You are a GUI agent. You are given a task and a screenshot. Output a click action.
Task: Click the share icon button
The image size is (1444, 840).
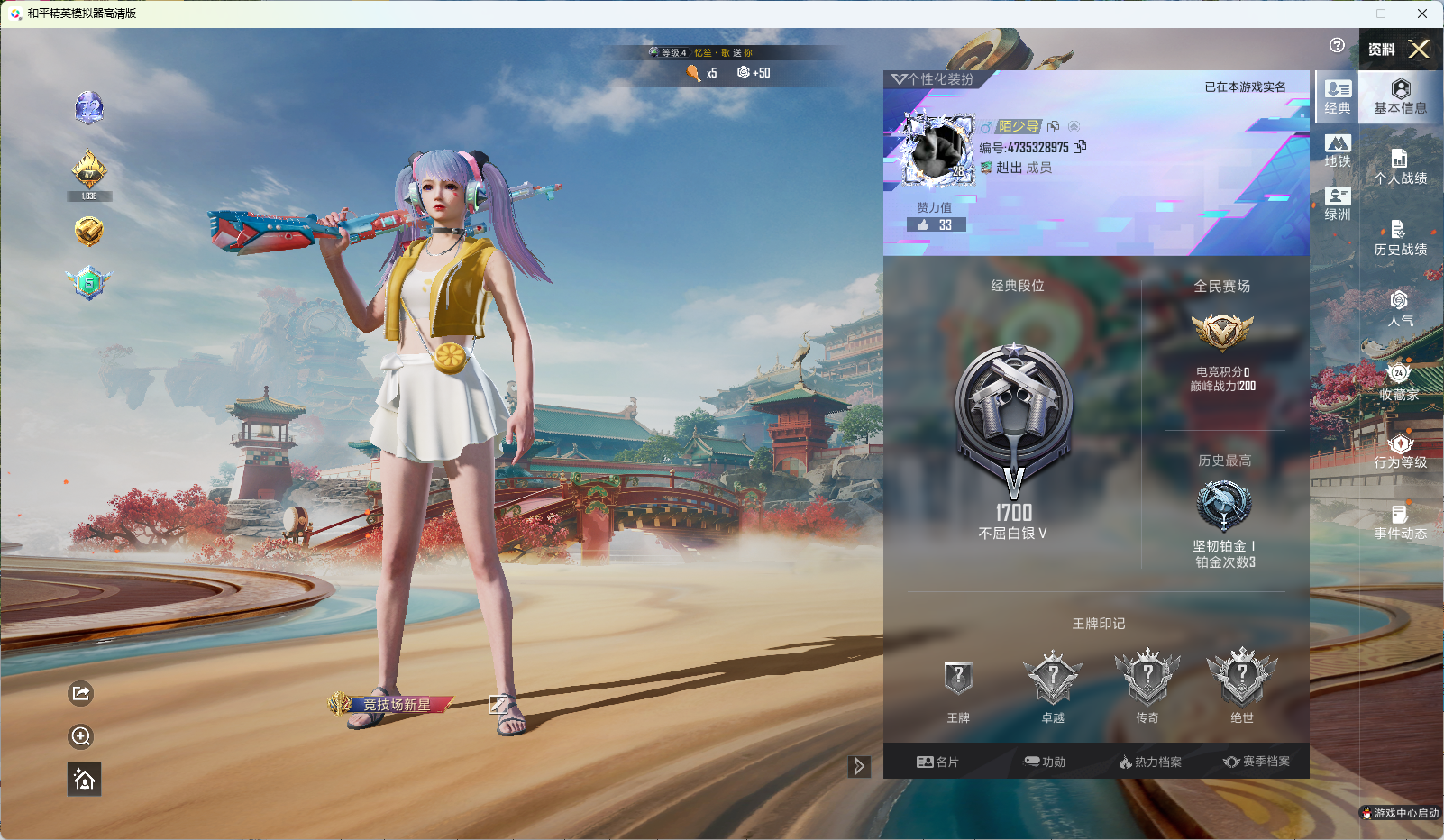81,693
